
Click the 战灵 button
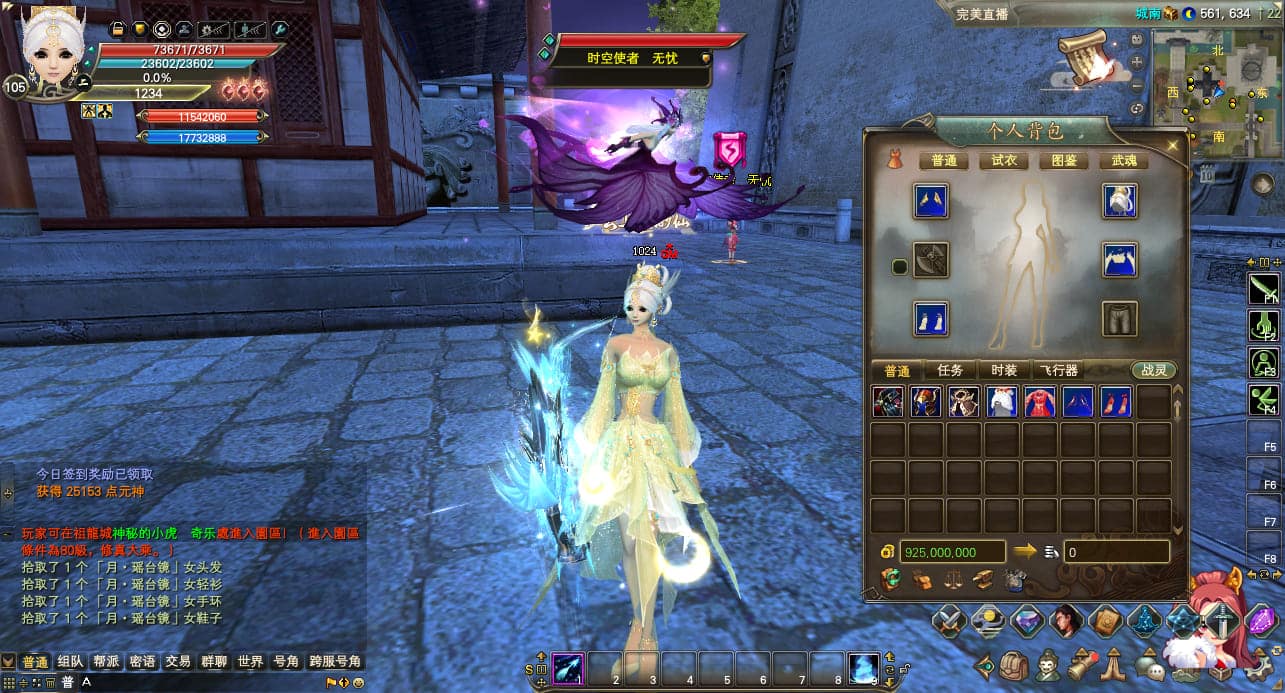tap(1153, 370)
